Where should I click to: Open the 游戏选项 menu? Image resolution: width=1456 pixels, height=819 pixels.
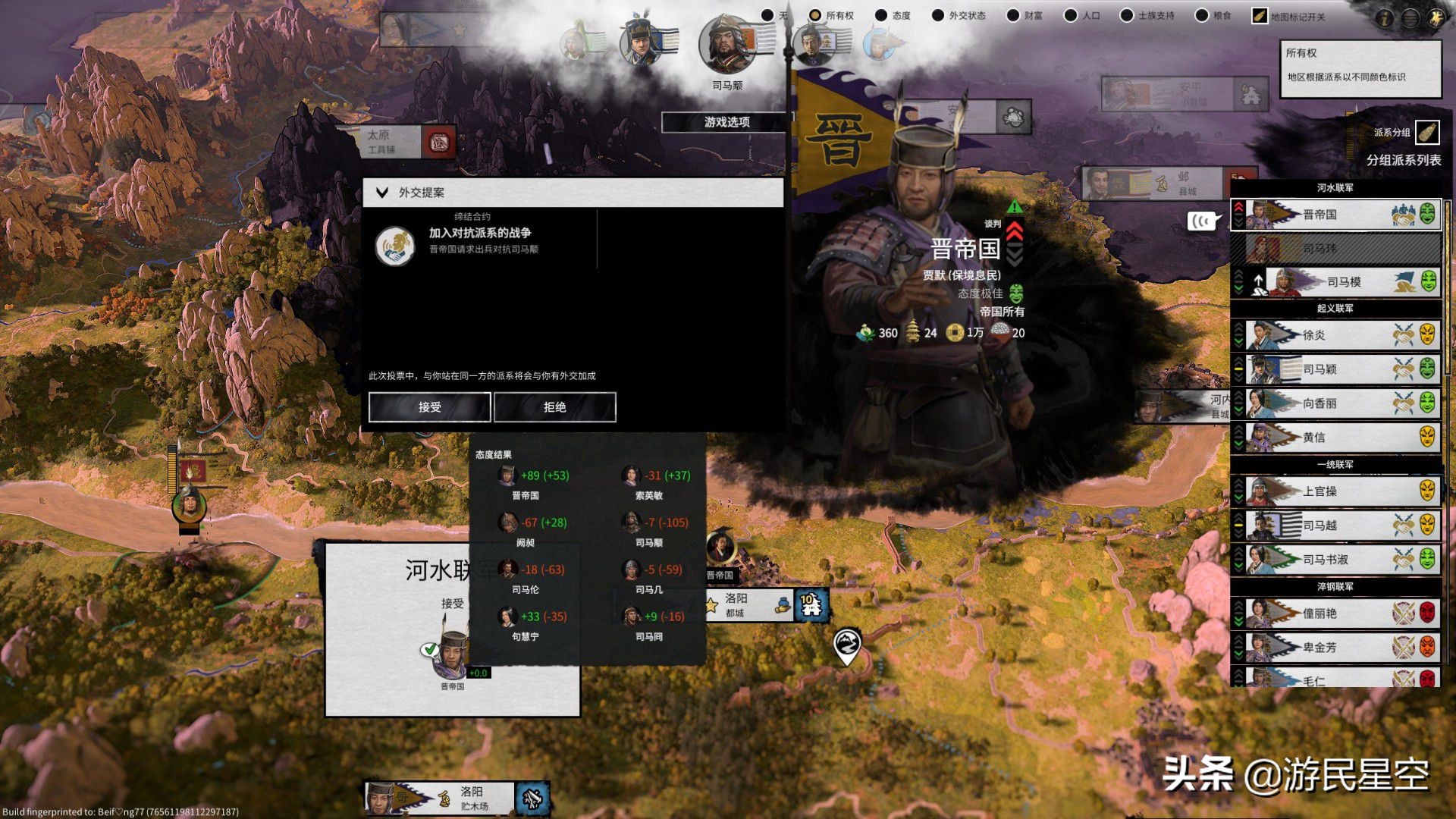(726, 122)
